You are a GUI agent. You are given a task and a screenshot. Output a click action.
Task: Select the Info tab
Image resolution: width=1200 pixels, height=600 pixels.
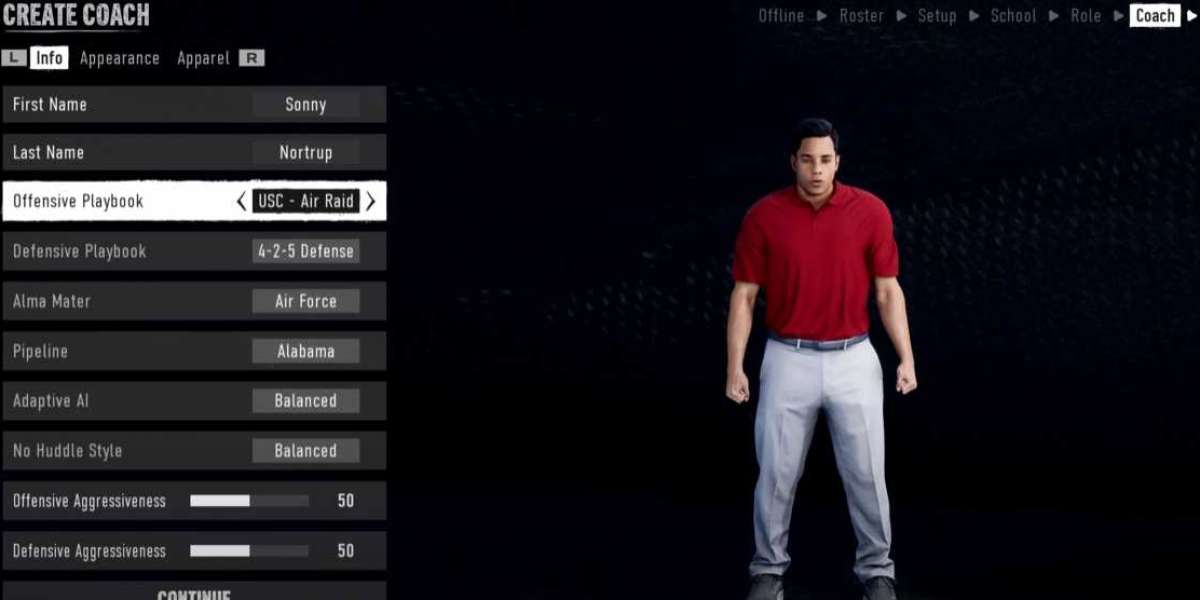49,58
